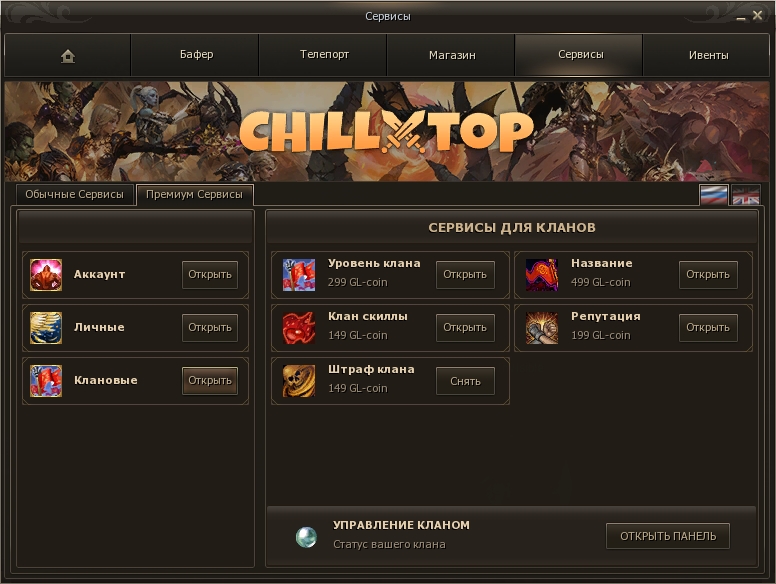Switch language to English flag
Image resolution: width=776 pixels, height=584 pixels.
point(746,195)
